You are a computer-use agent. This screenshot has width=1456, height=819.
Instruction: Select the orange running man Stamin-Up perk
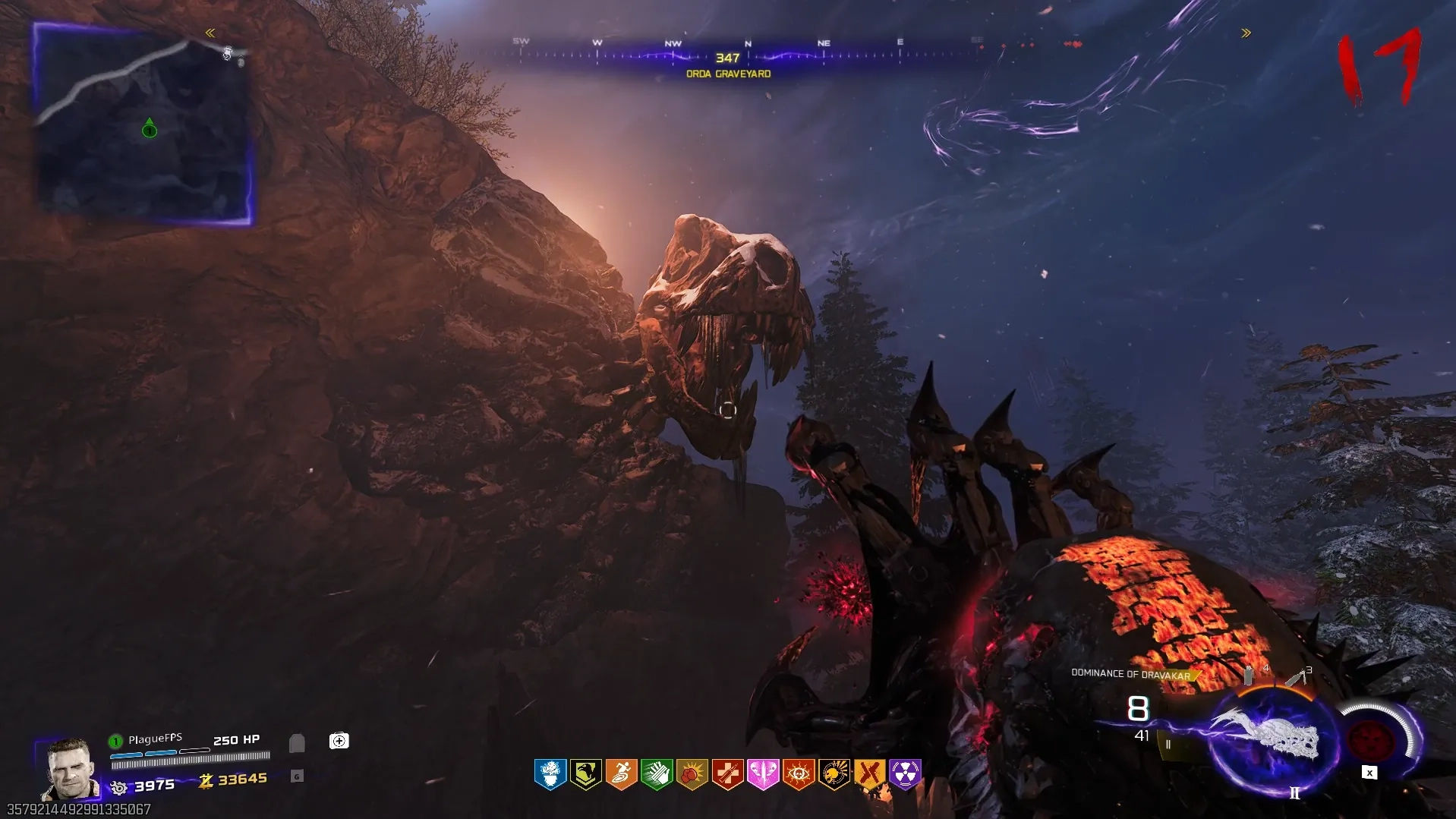pos(621,774)
